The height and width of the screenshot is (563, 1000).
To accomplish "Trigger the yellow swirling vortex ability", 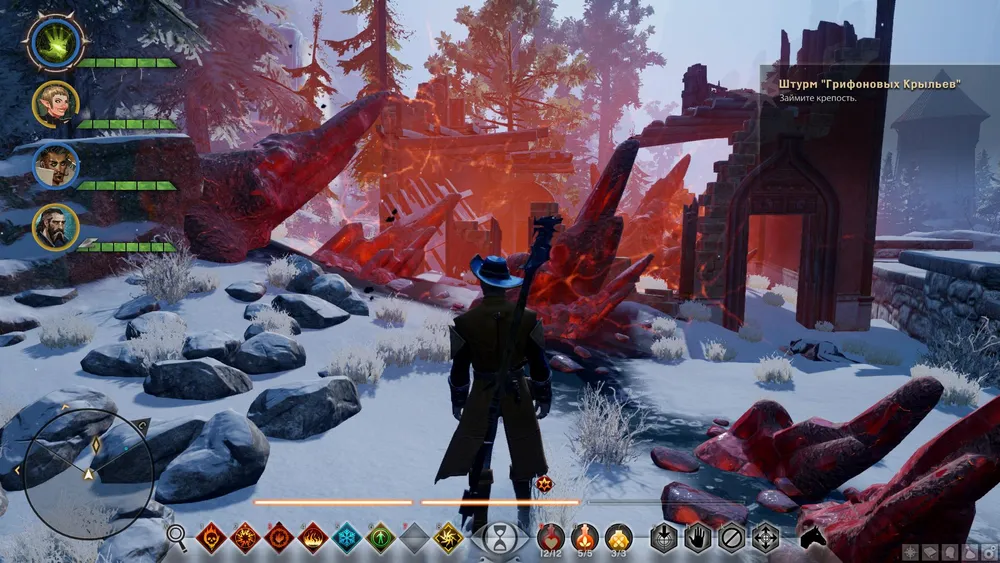I will 449,538.
